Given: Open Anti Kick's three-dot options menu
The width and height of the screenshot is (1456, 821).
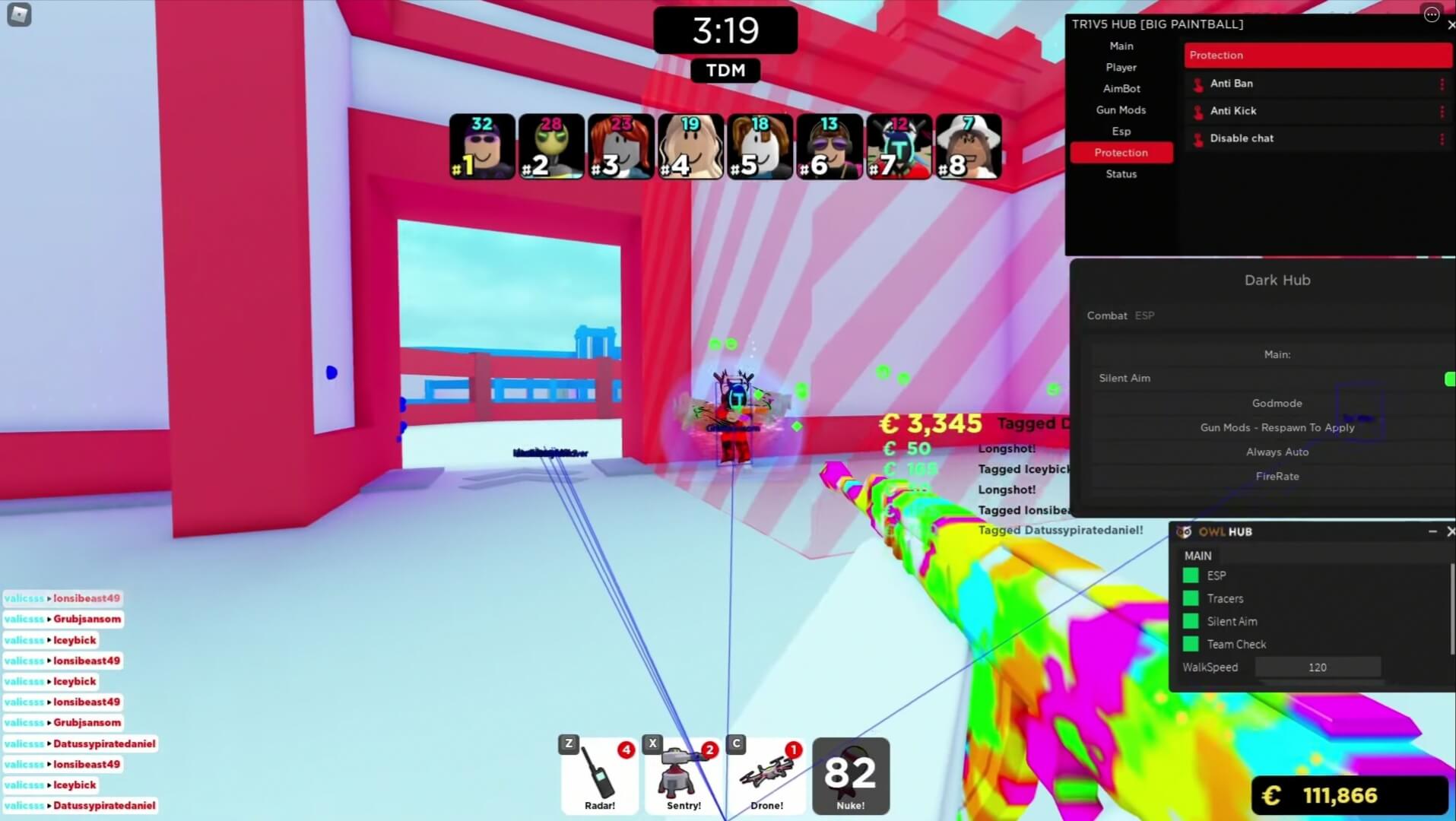Looking at the screenshot, I should (1443, 111).
